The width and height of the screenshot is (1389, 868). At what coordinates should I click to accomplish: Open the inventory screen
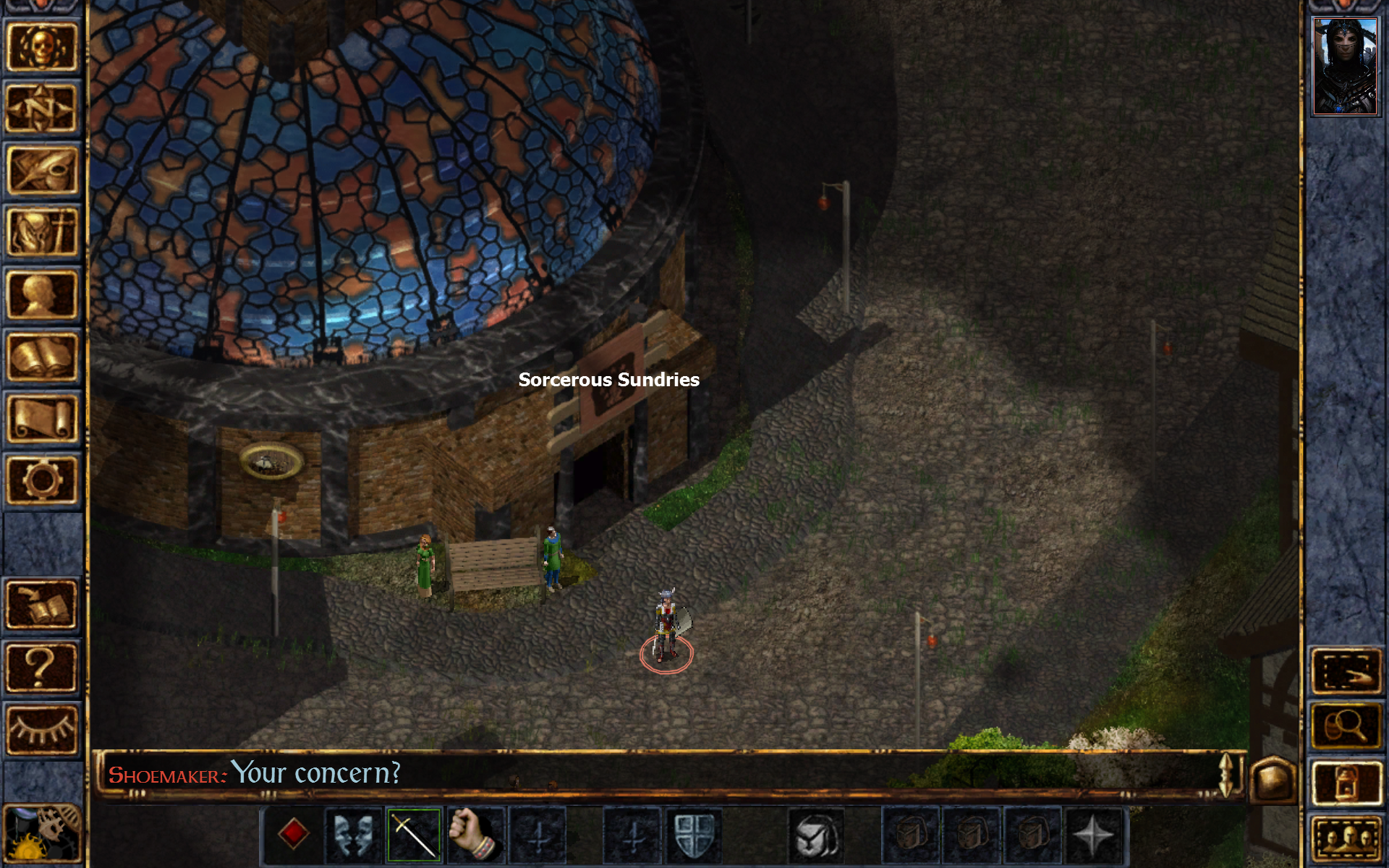41,230
